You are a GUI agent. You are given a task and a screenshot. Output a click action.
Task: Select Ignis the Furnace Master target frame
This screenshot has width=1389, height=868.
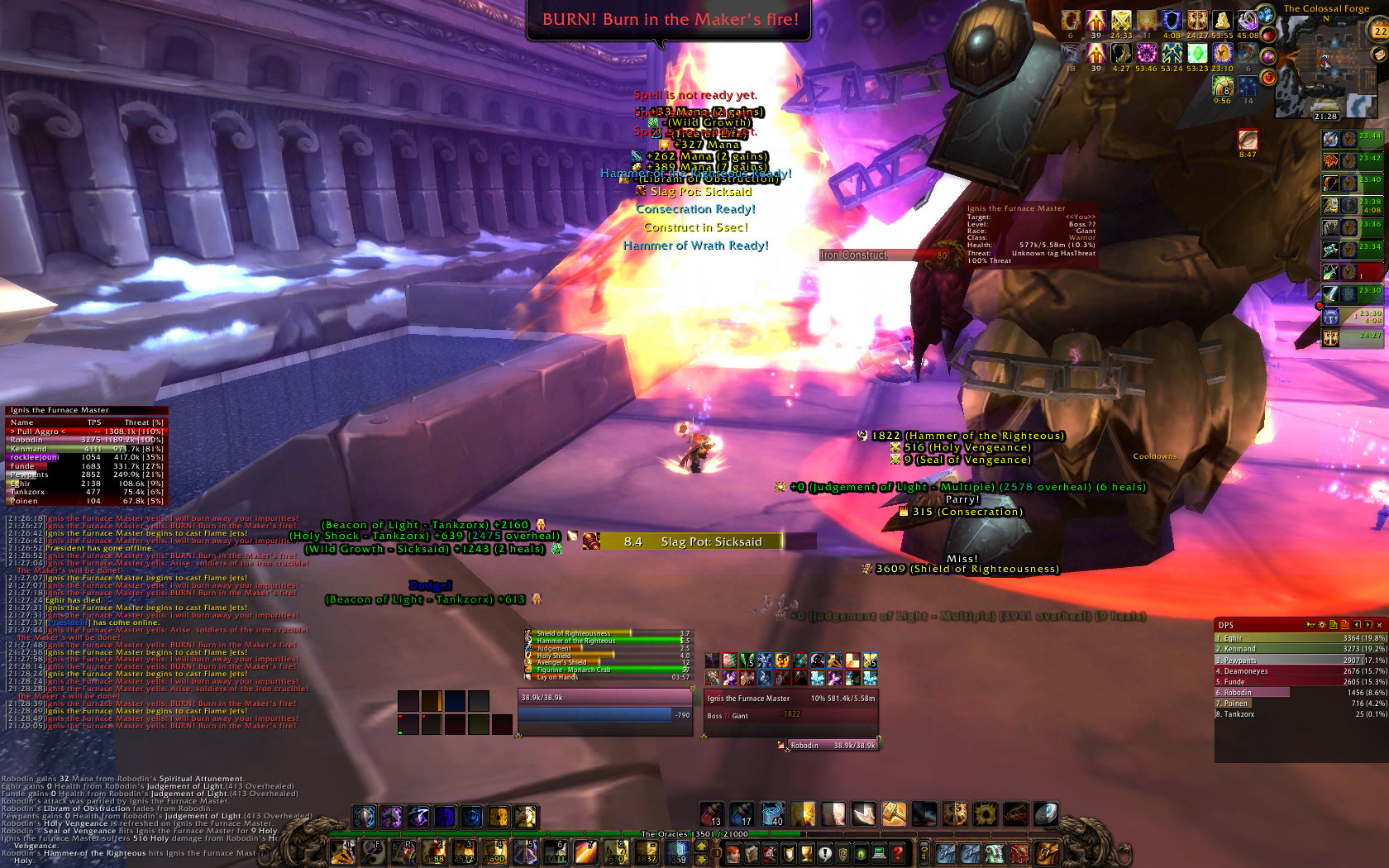click(790, 706)
